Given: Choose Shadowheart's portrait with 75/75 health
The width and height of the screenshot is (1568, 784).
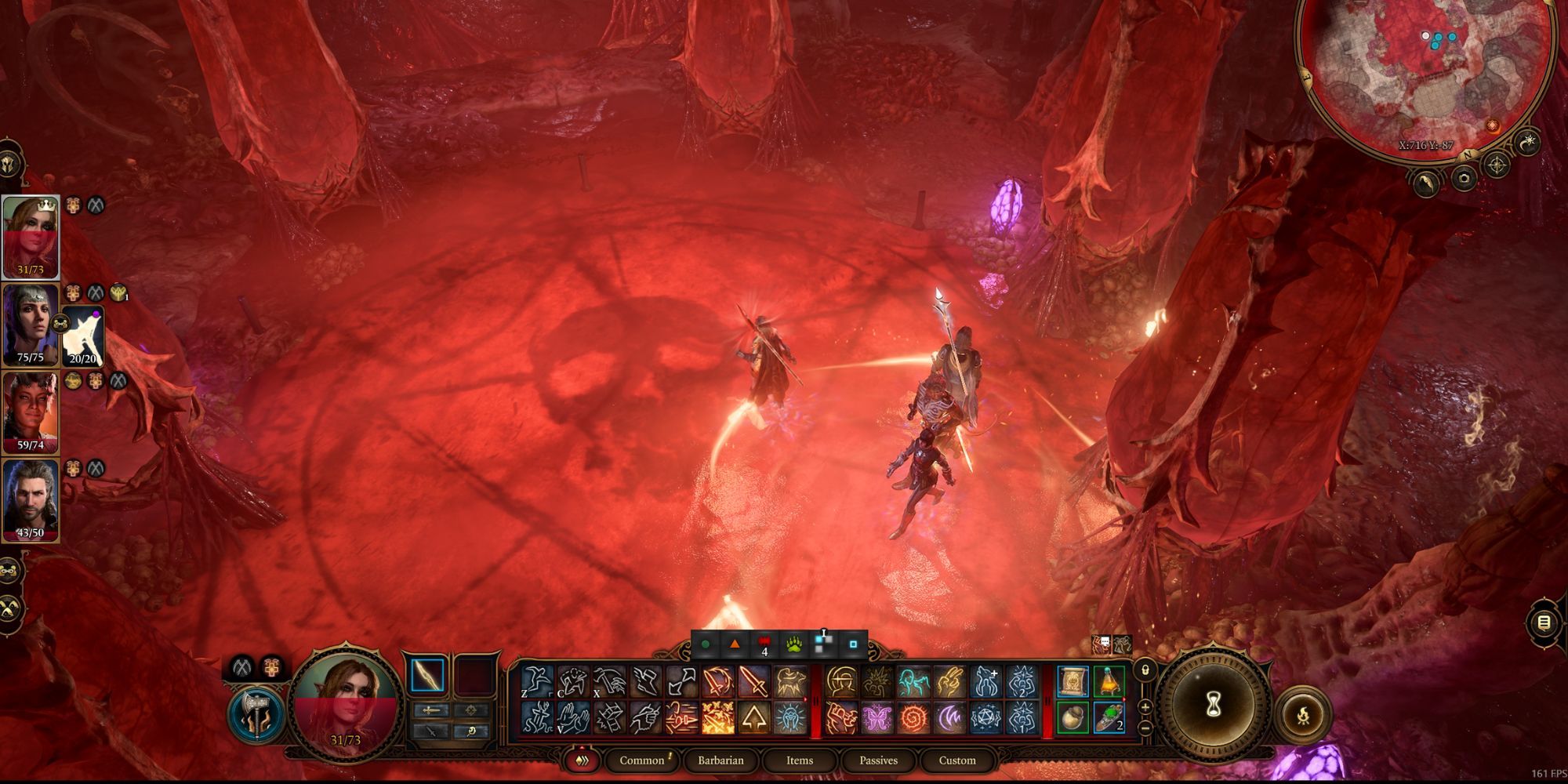Looking at the screenshot, I should coord(31,324).
